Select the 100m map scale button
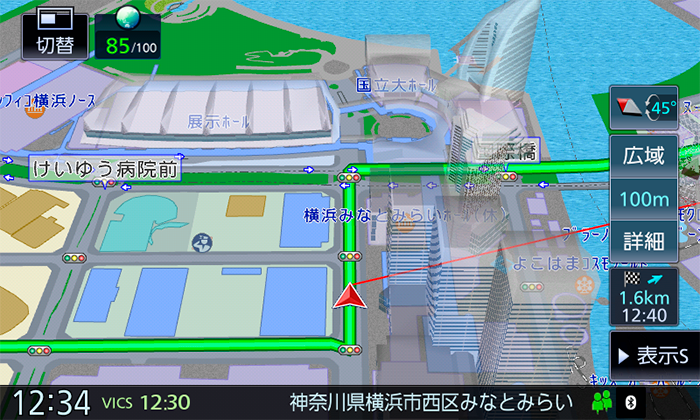This screenshot has height=420, width=700. pos(644,198)
